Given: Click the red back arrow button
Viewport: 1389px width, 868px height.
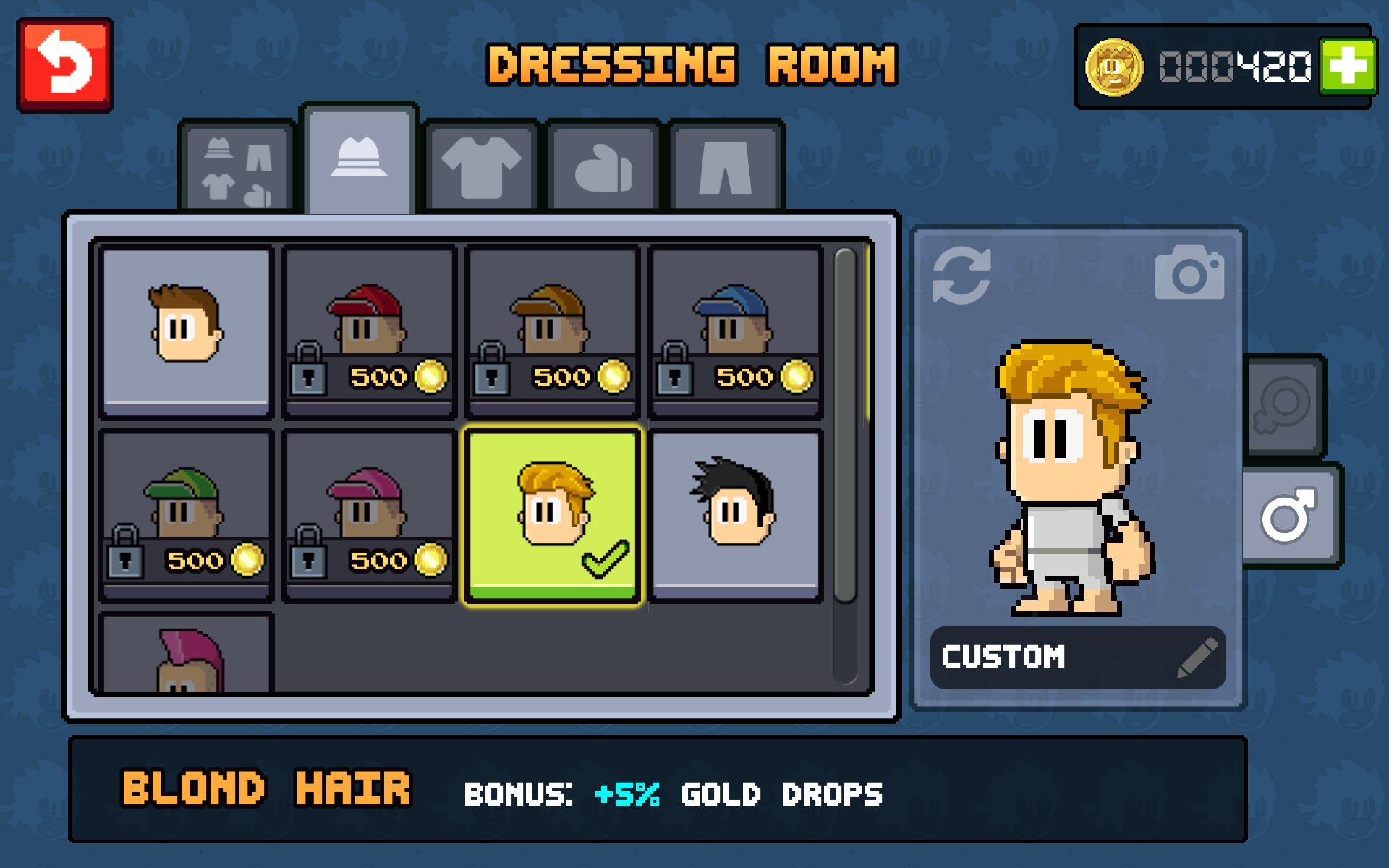Looking at the screenshot, I should [64, 66].
